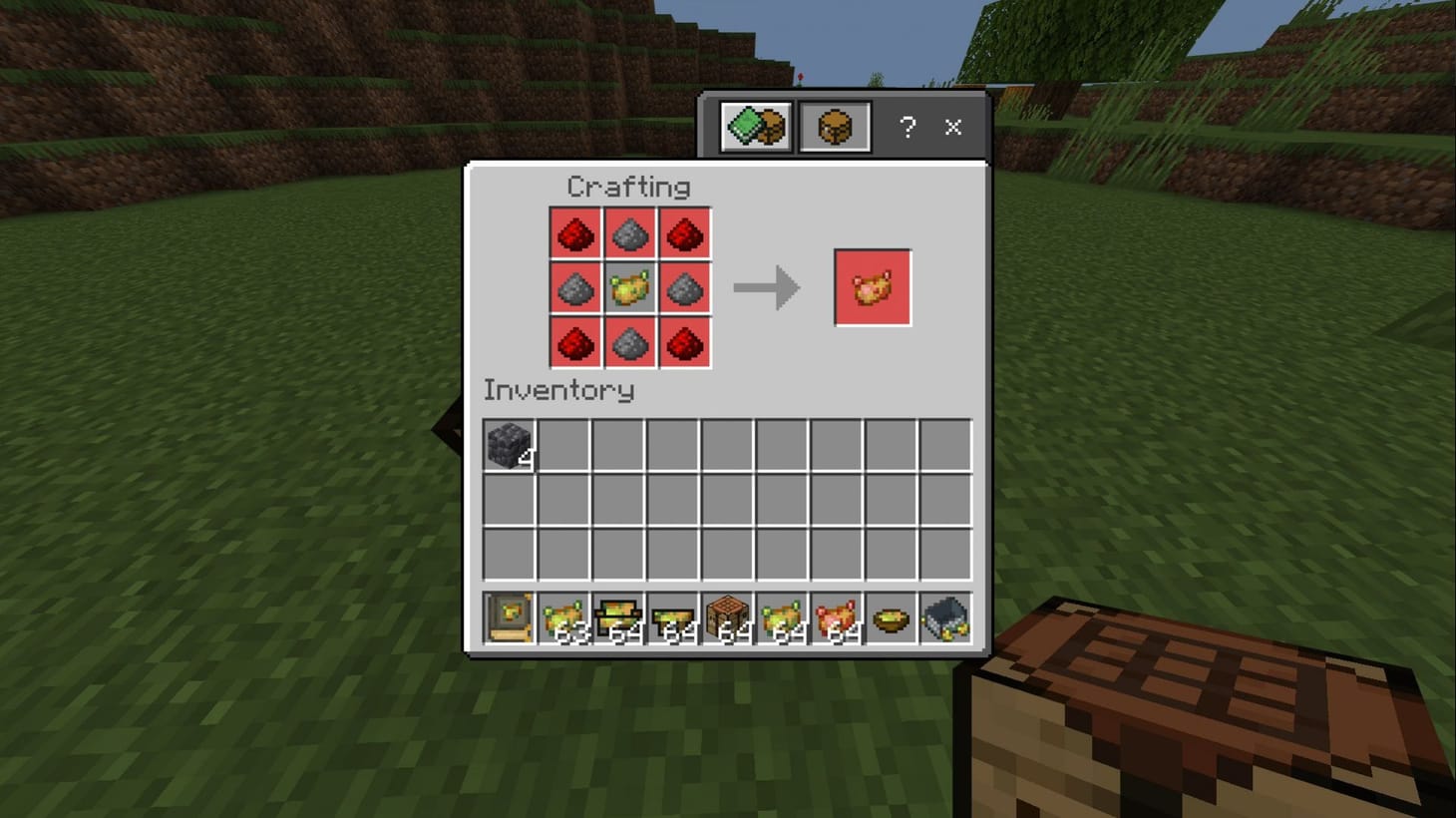Viewport: 1456px width, 818px height.
Task: Click the stew bowl in the hotbar
Action: click(x=890, y=616)
